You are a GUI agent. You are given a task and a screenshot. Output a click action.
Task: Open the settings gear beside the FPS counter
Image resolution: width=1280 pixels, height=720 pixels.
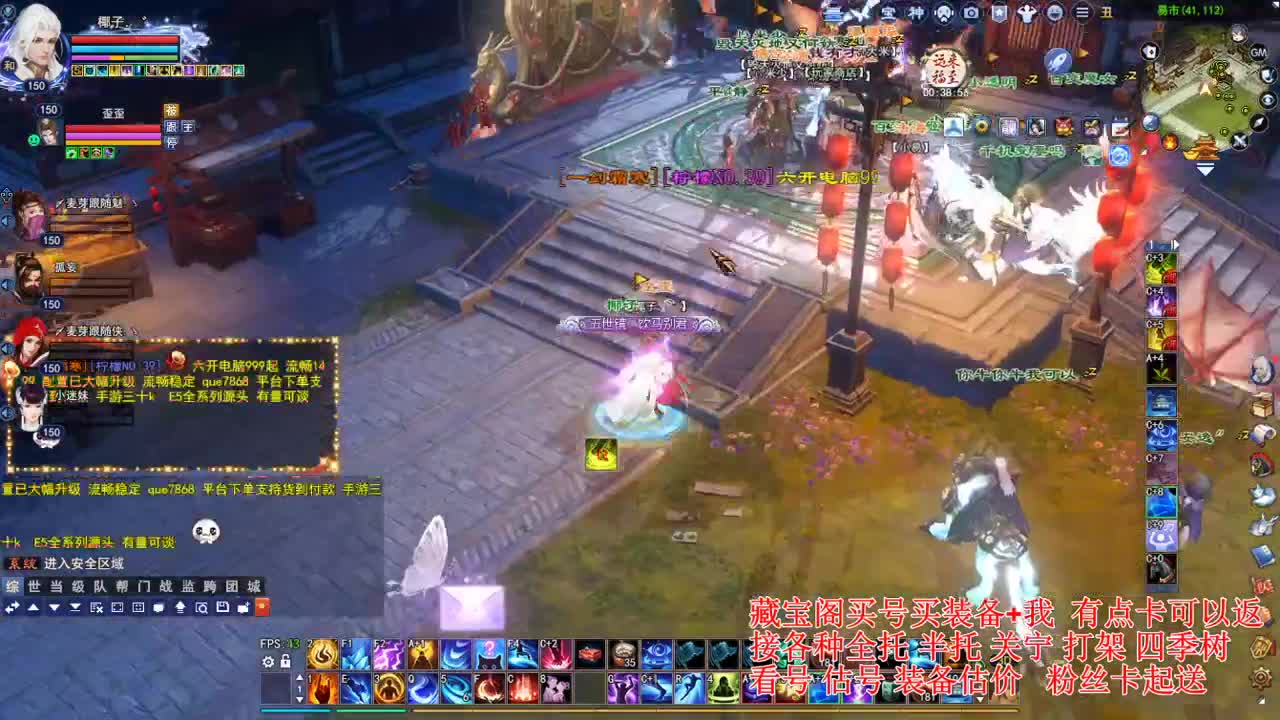[268, 662]
